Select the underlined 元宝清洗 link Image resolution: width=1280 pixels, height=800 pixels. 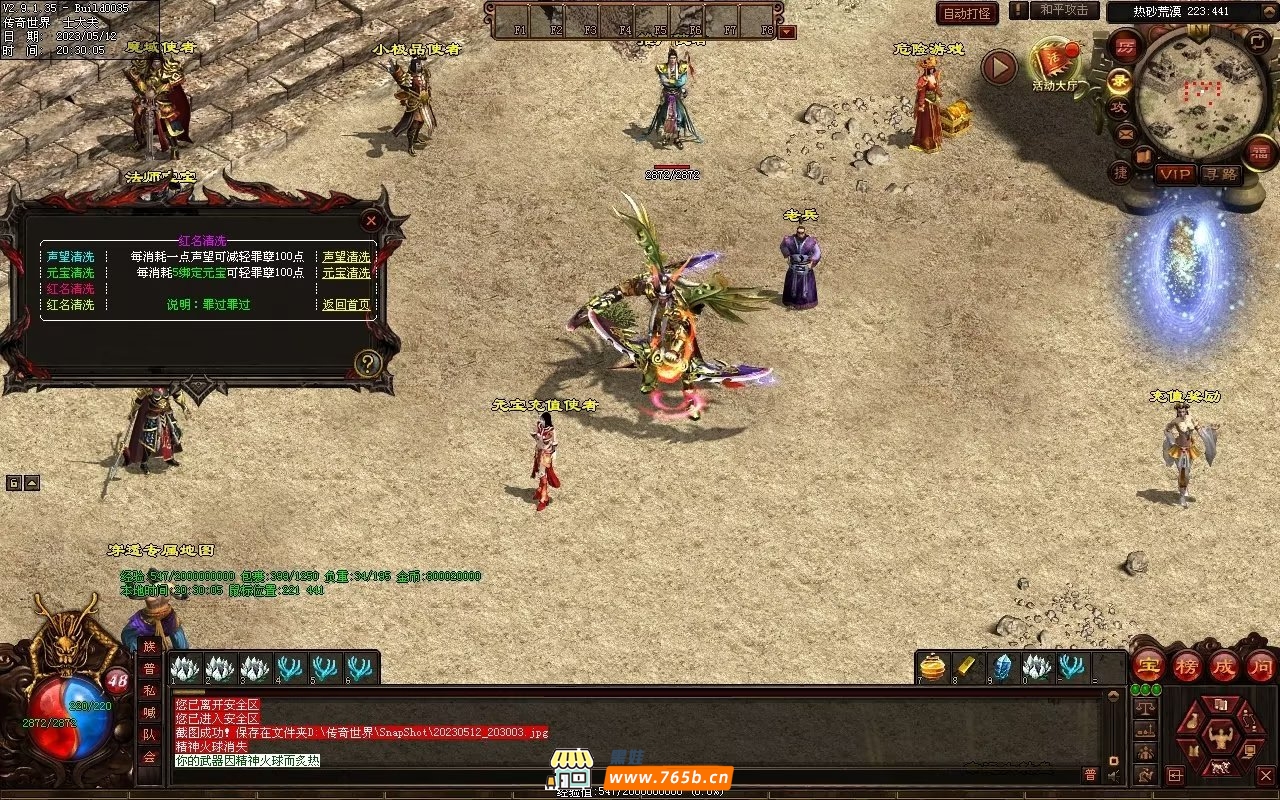pos(346,273)
